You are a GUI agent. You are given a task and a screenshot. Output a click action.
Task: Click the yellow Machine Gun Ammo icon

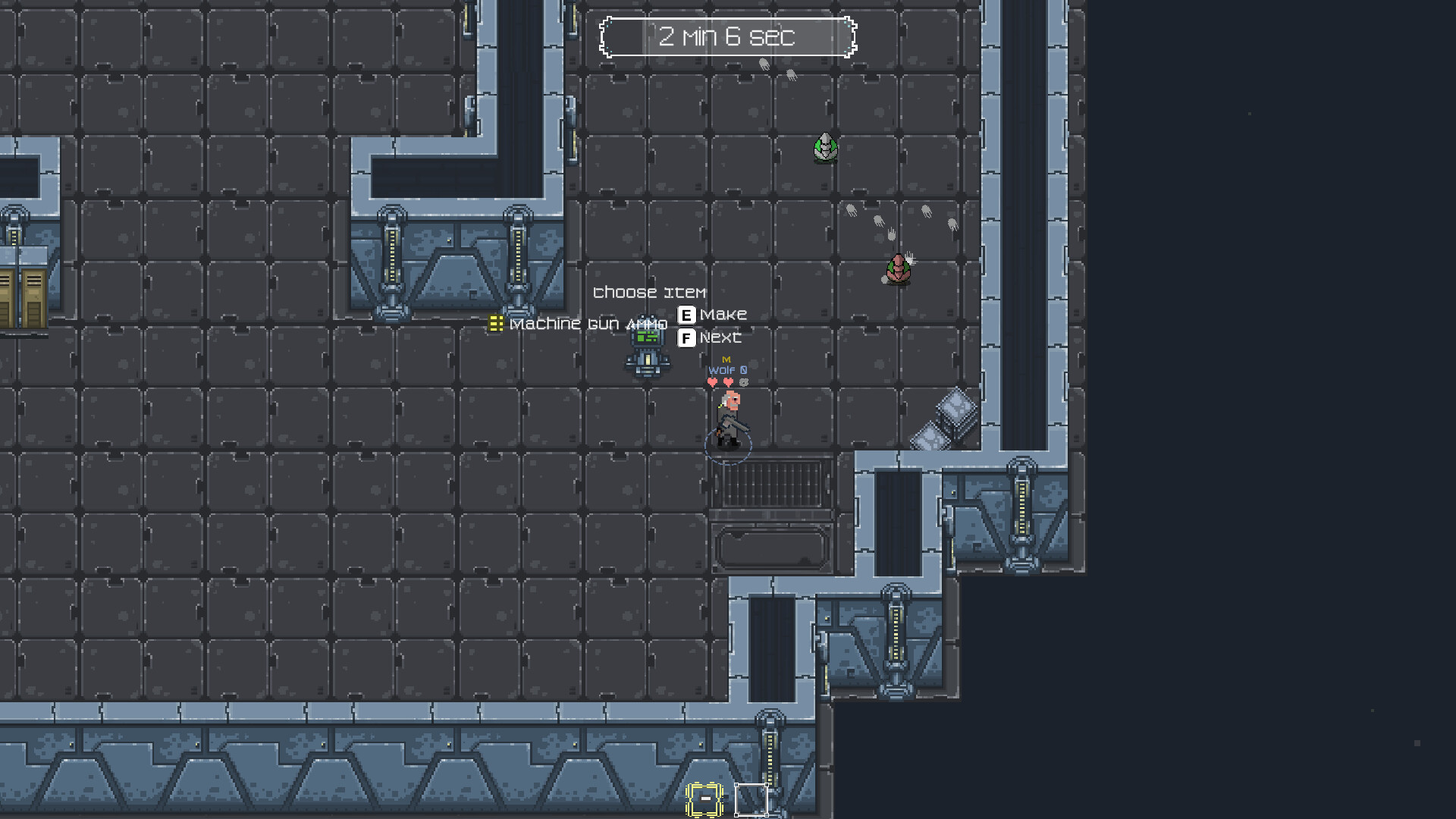[x=497, y=324]
